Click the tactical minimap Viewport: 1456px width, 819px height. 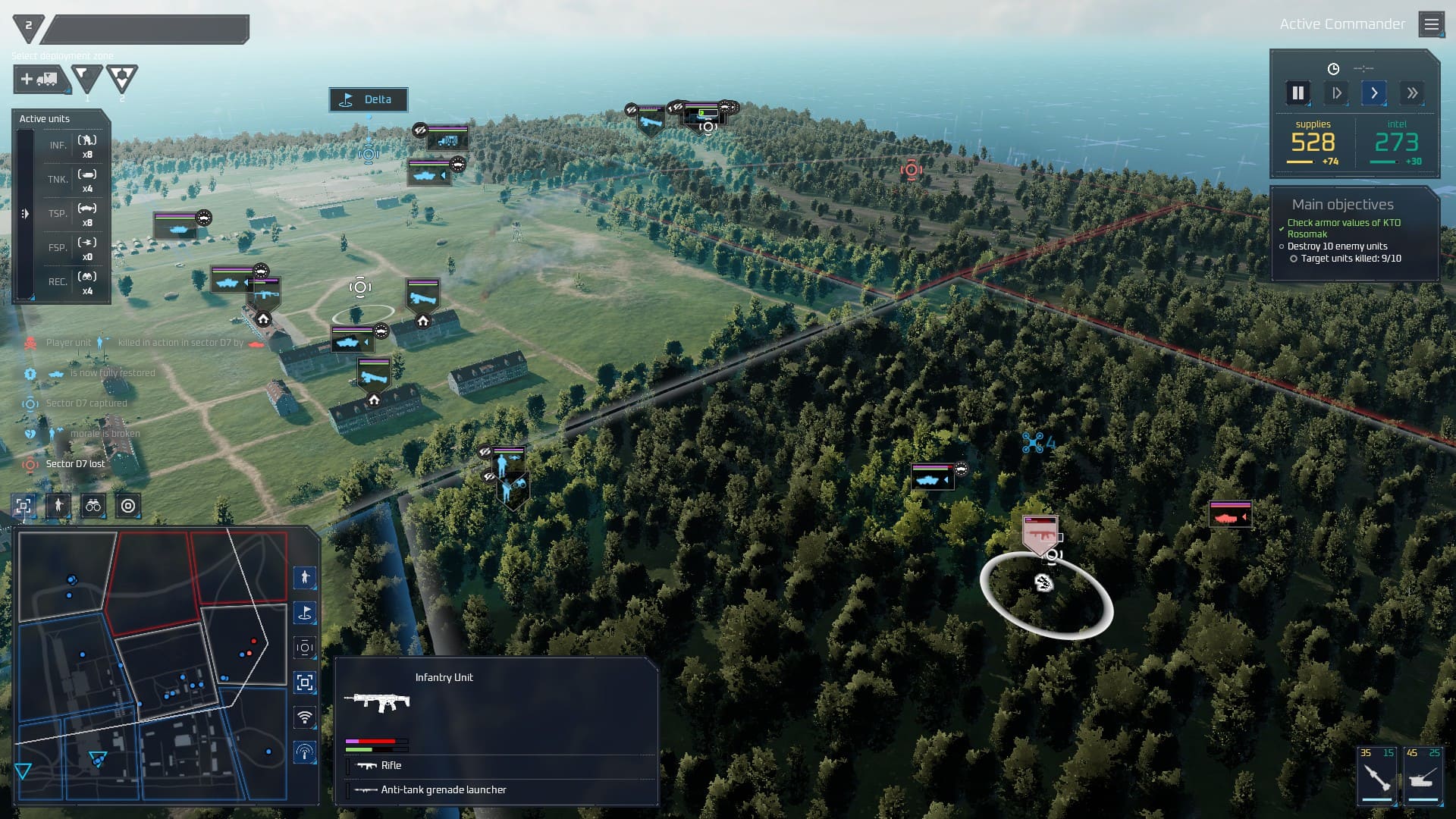point(152,665)
